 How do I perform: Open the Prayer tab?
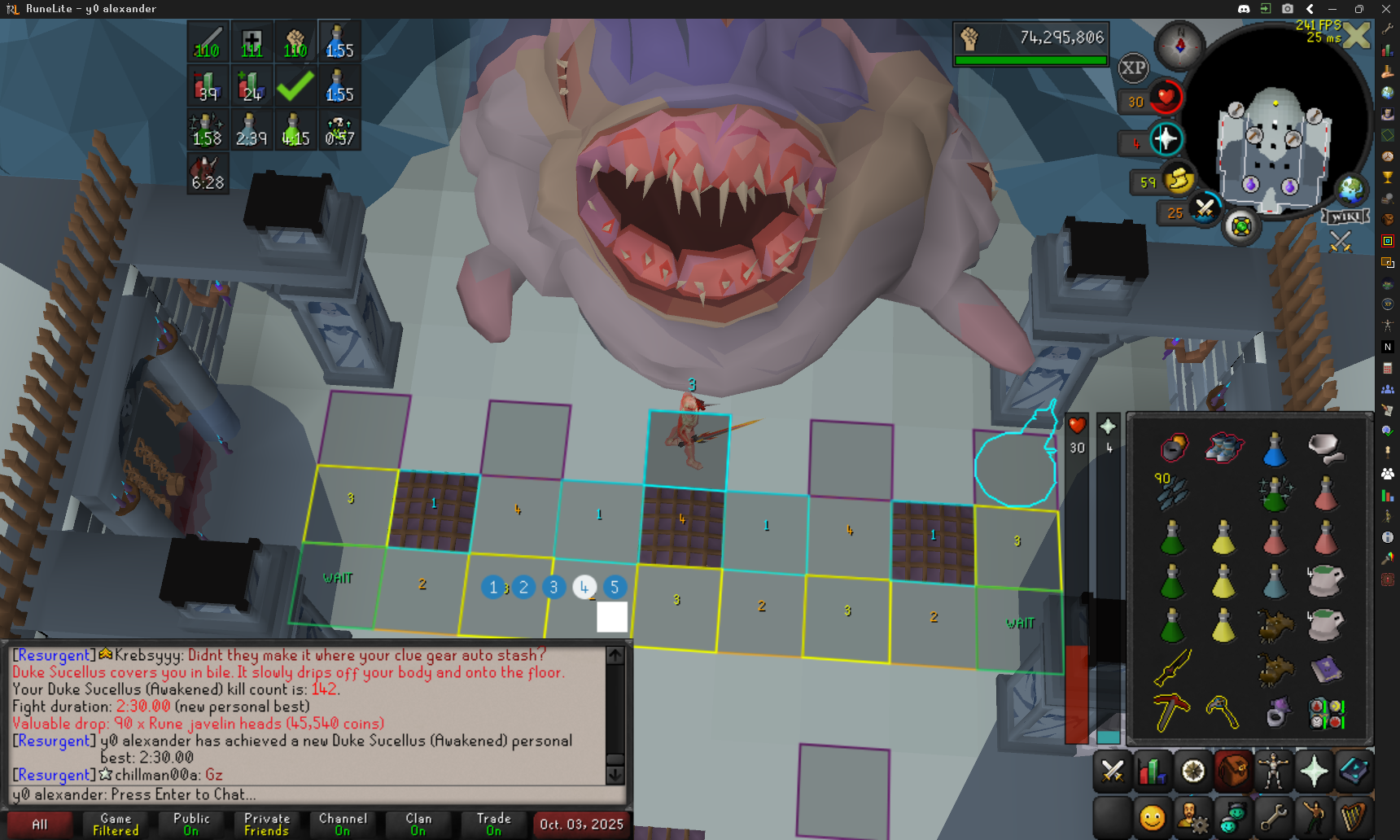tap(1314, 770)
